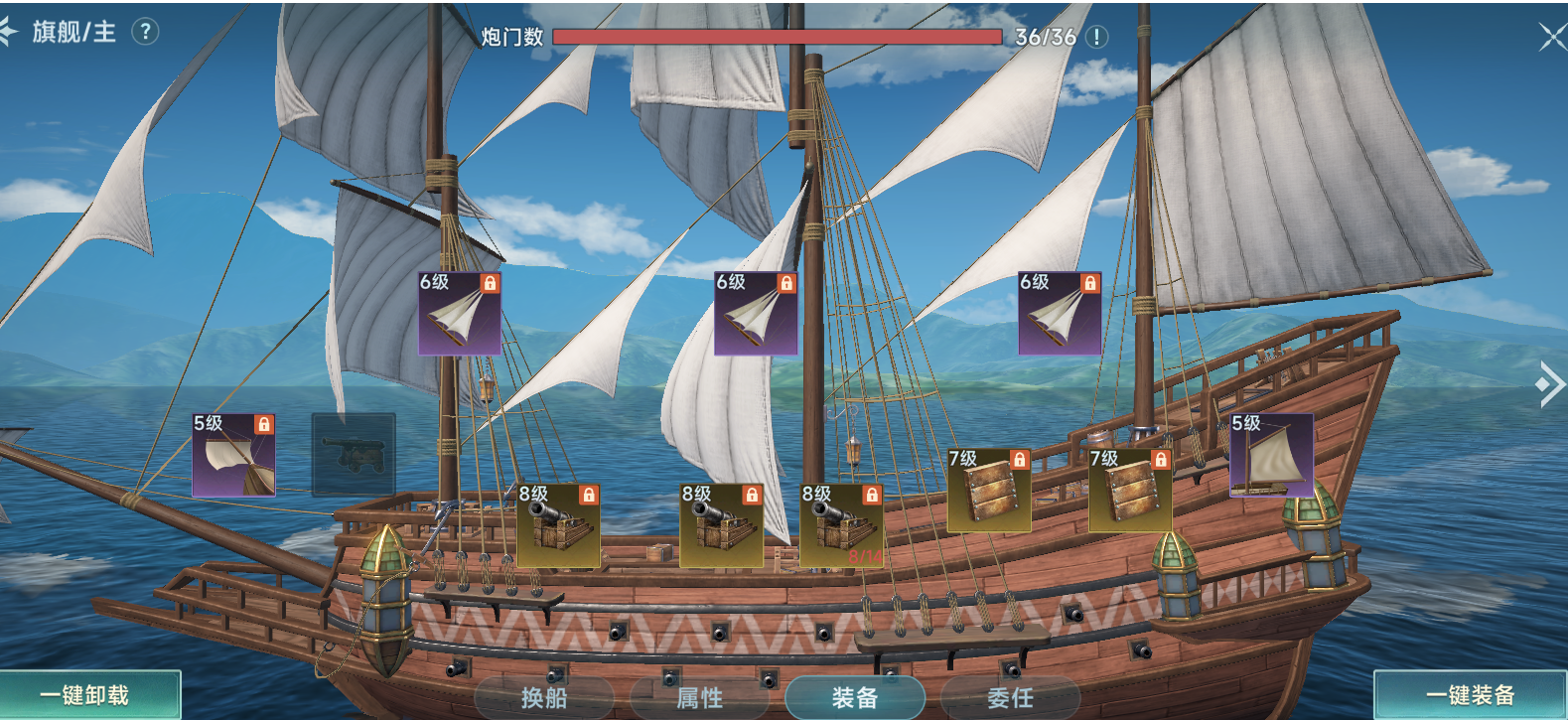Image resolution: width=1568 pixels, height=720 pixels.
Task: Click the 一键装备 auto-equip button
Action: coord(1470,695)
